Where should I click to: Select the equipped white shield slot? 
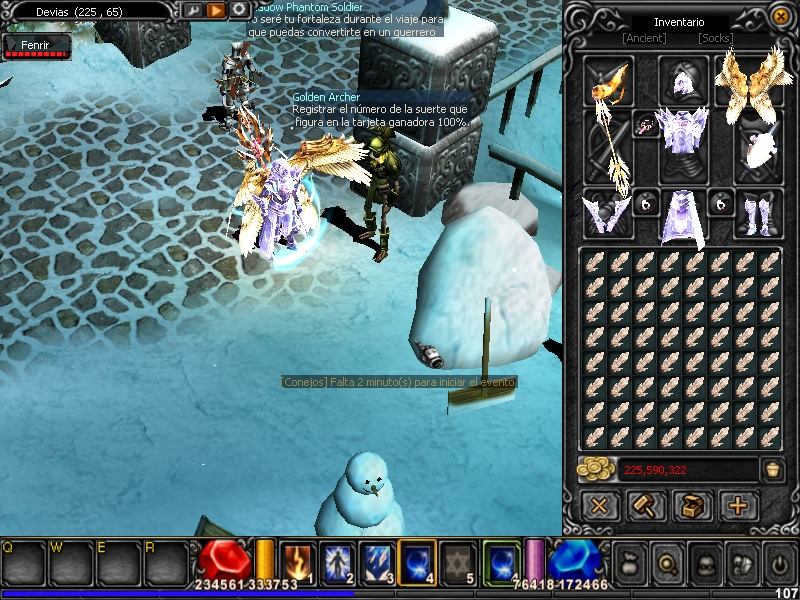757,145
